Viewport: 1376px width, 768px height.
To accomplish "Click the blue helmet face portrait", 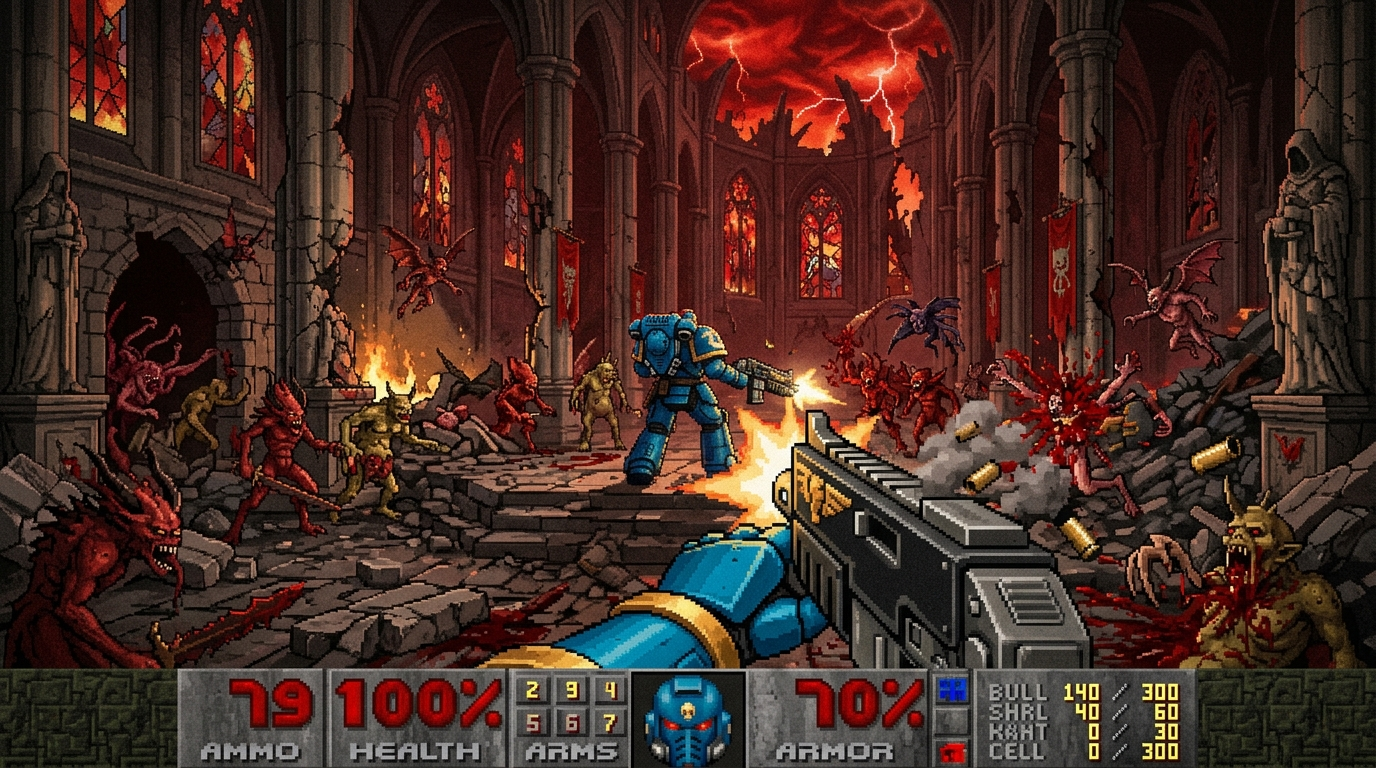I will click(x=688, y=718).
